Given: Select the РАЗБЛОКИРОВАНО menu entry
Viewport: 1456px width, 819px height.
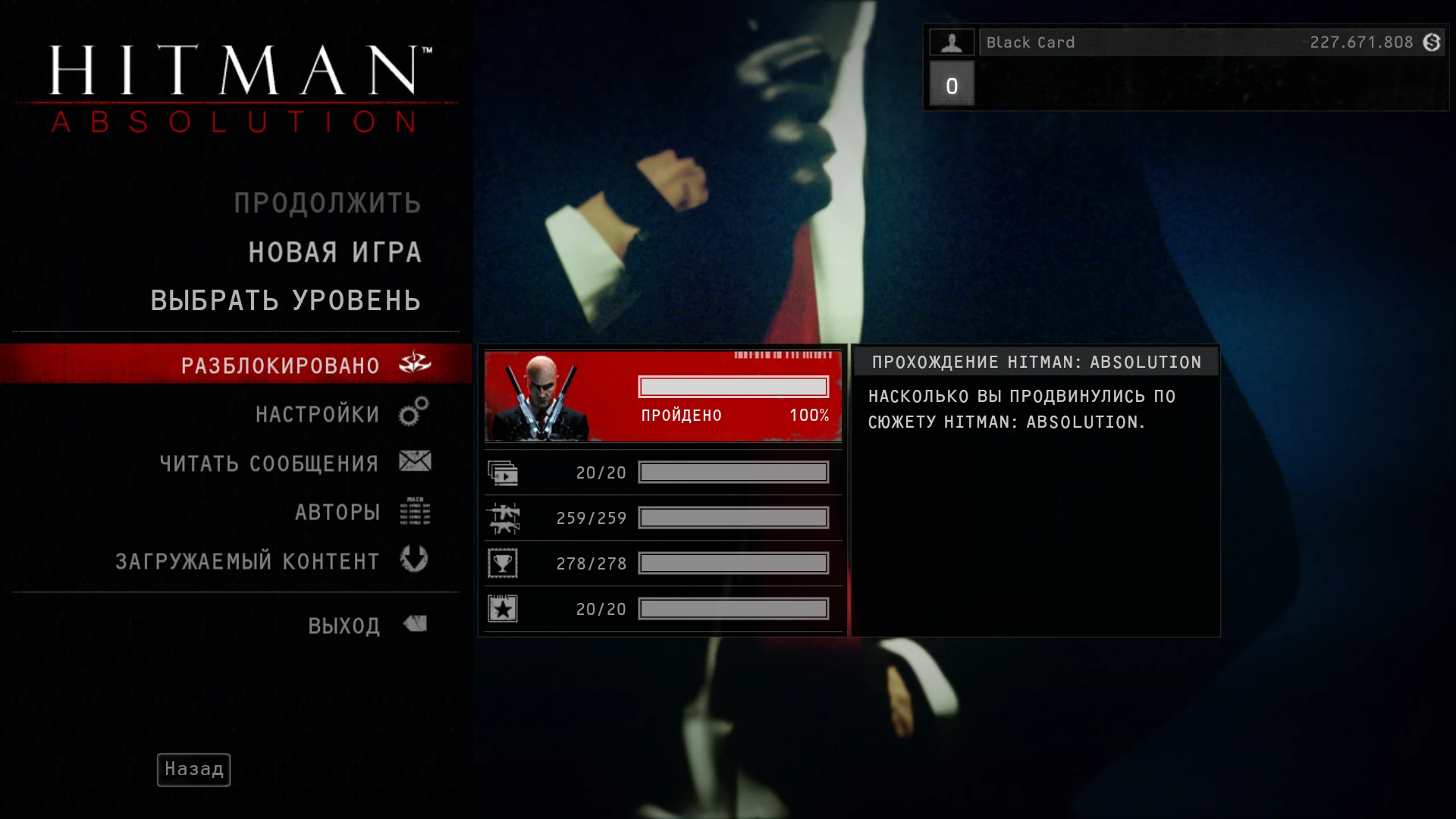Looking at the screenshot, I should 280,364.
